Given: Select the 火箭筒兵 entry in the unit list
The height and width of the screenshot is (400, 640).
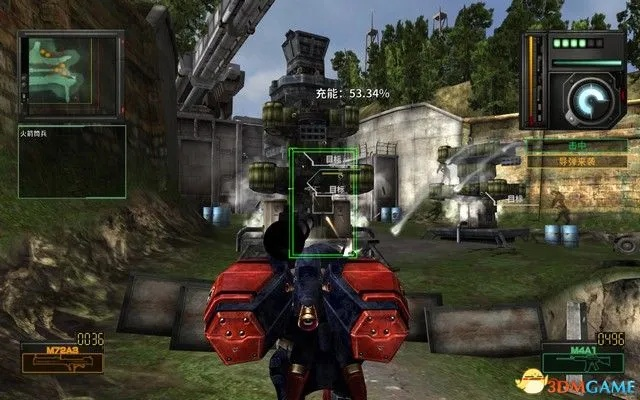Looking at the screenshot, I should [36, 131].
